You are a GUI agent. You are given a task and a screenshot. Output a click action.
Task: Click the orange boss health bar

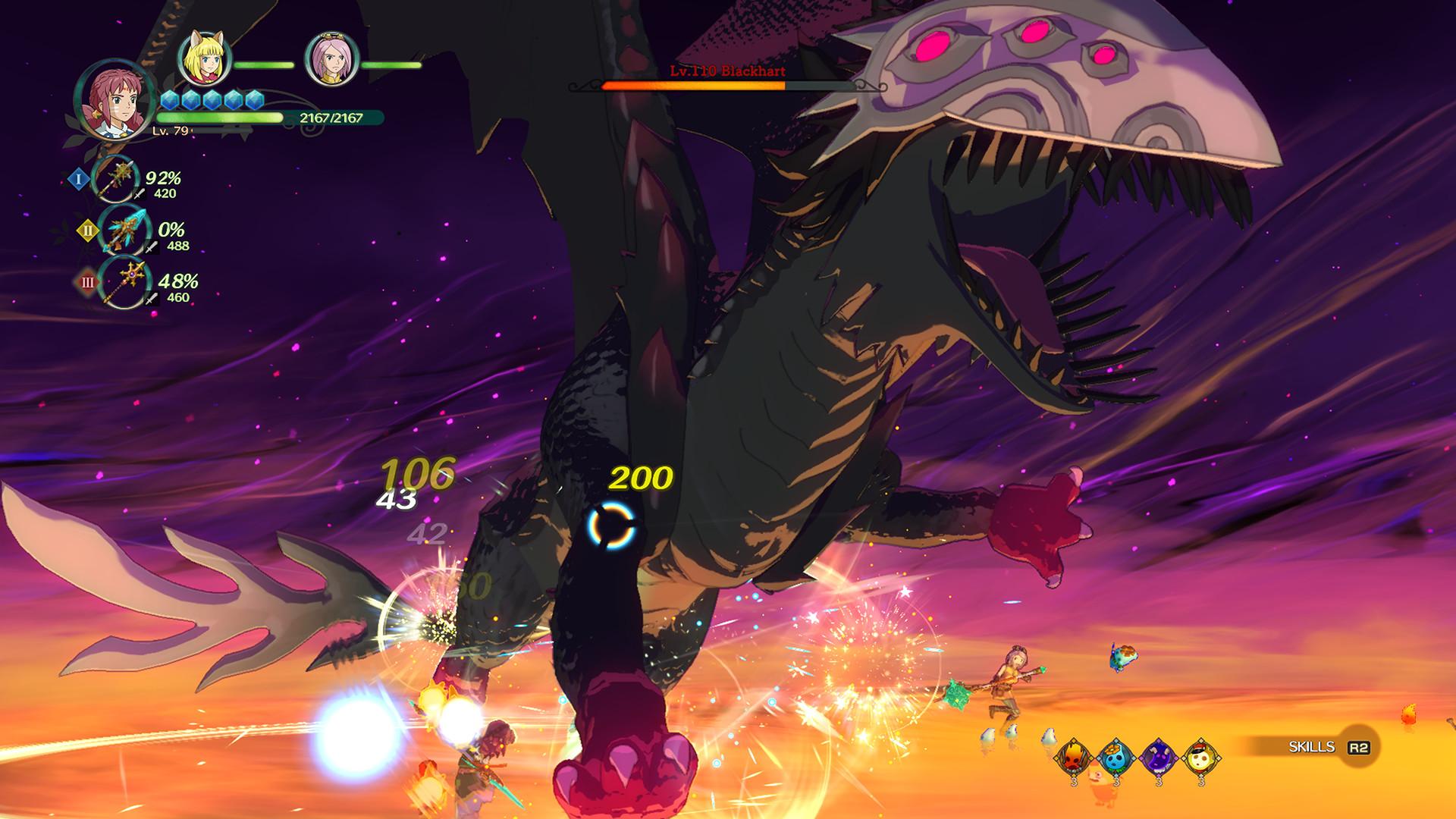[692, 86]
